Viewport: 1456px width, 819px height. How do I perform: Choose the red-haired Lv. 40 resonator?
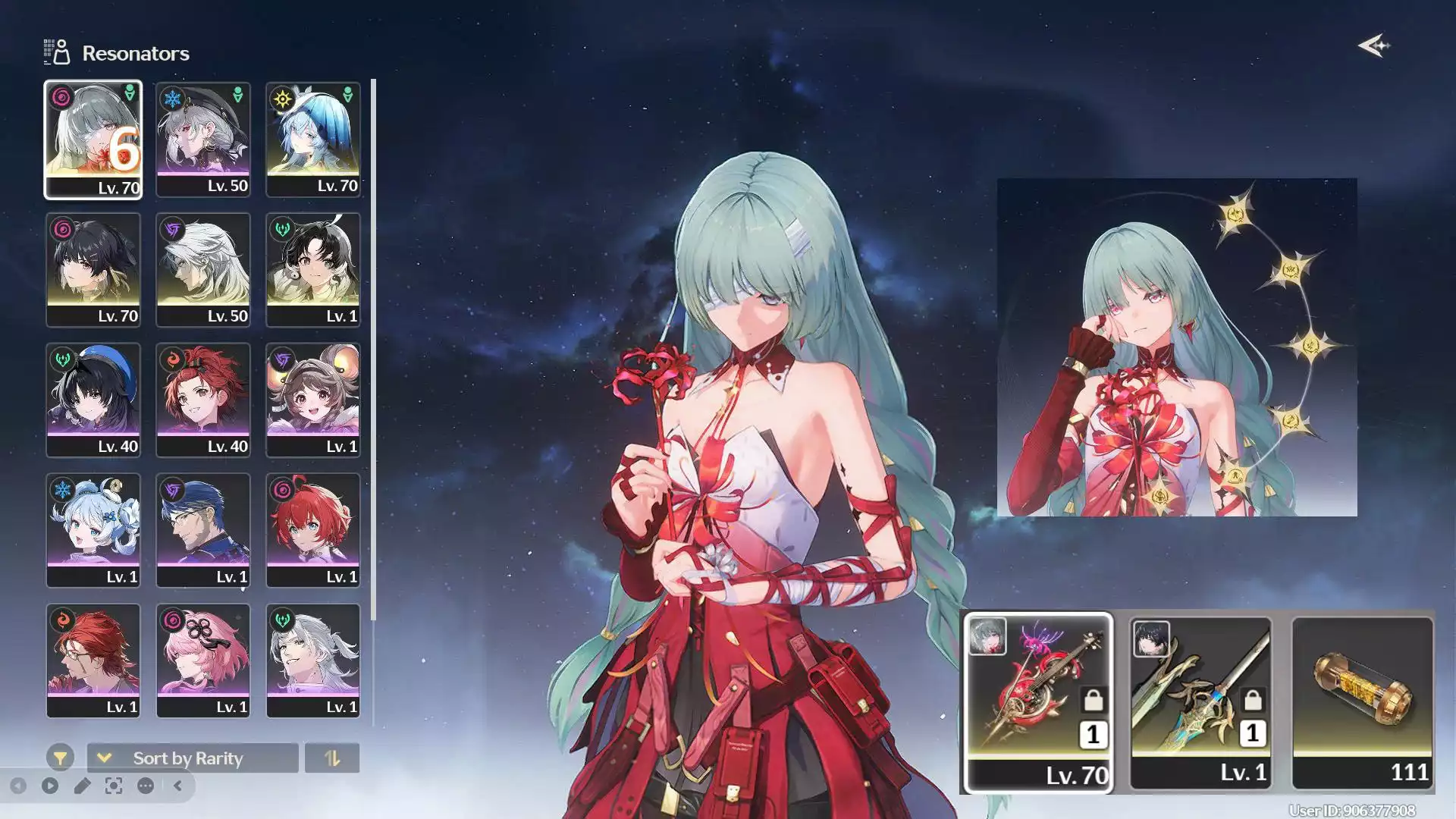(202, 400)
